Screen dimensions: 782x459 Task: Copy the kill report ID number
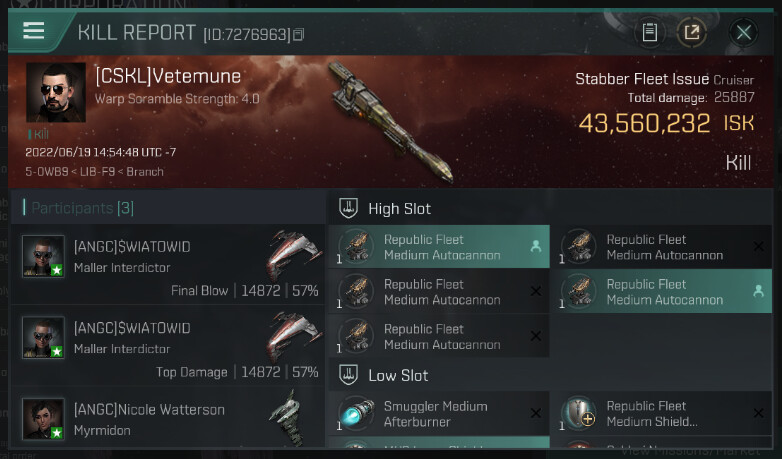click(x=298, y=35)
